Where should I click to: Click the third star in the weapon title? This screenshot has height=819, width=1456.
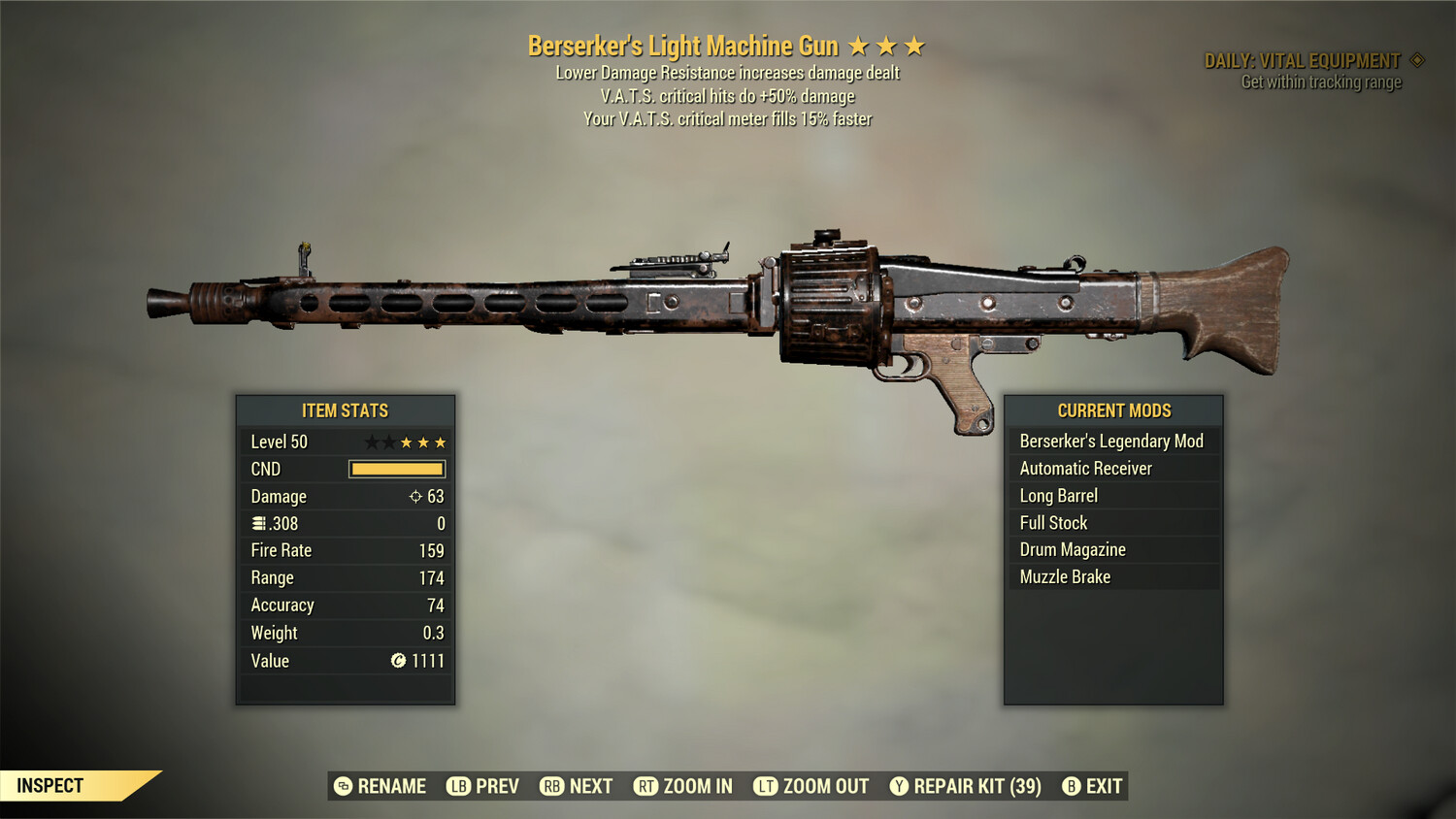point(914,45)
